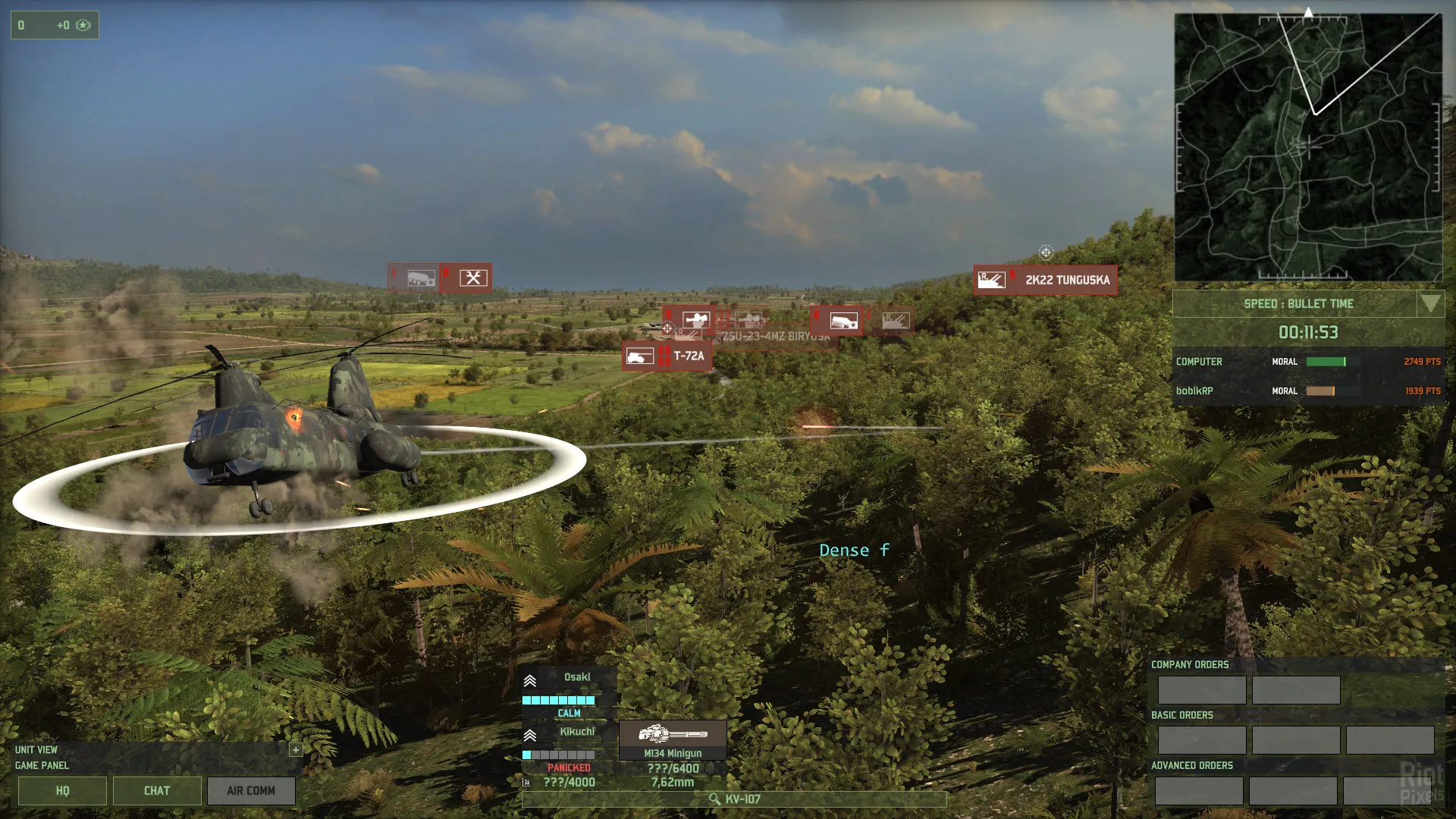Click the deployment points counter
This screenshot has width=1456, height=819.
click(x=55, y=25)
